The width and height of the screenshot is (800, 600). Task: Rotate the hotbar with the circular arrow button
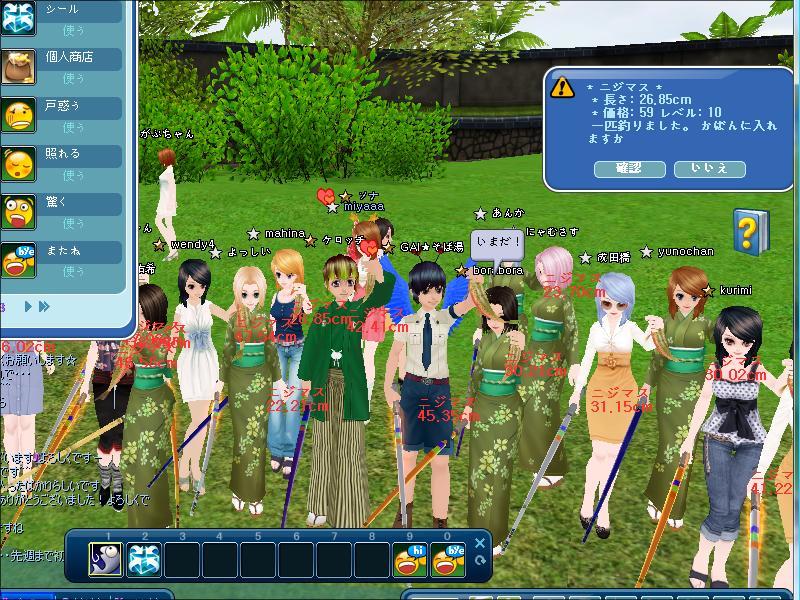480,561
